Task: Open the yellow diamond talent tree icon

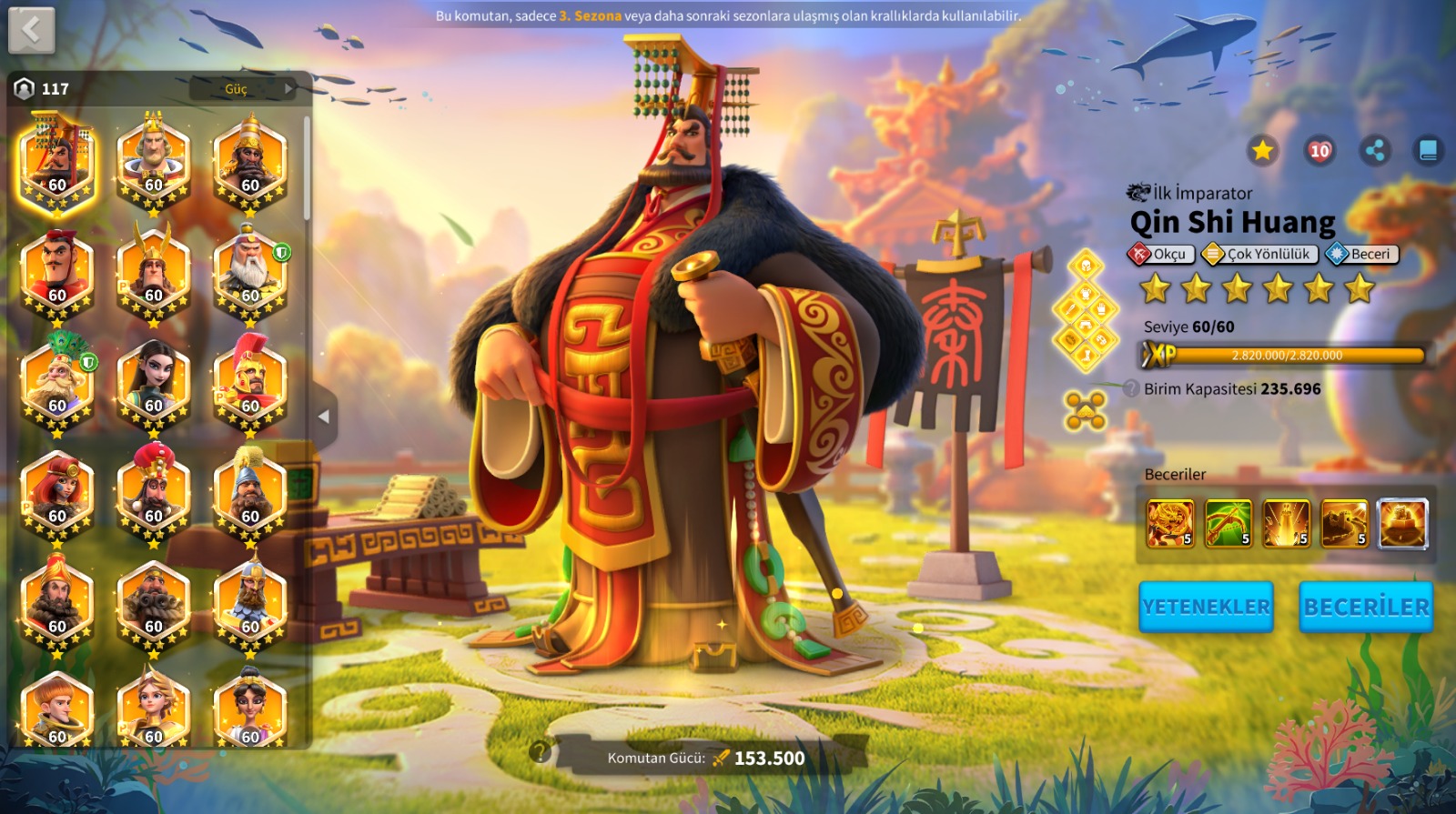Action: pos(1086,311)
